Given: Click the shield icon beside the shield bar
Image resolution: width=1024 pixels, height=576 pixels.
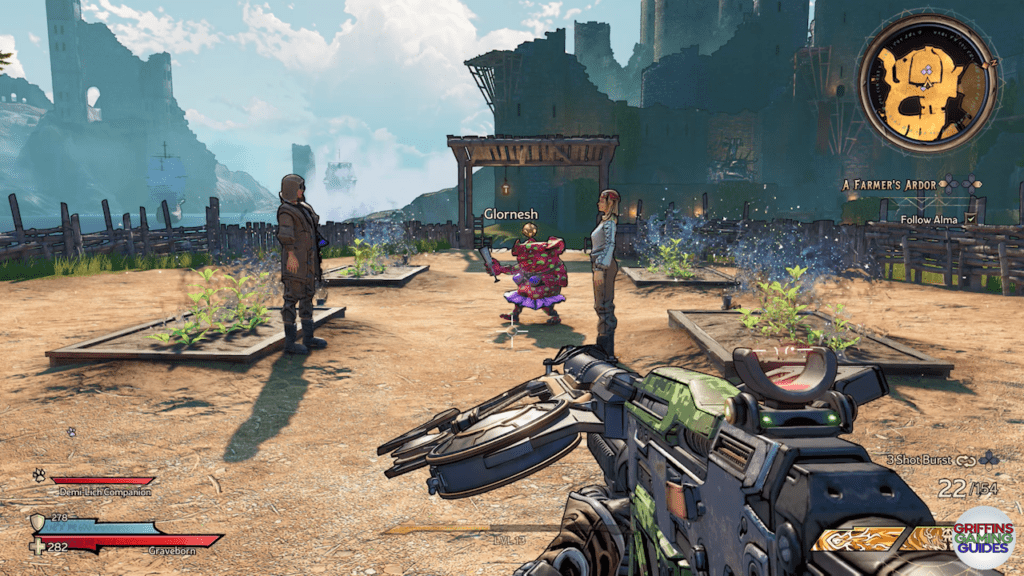Looking at the screenshot, I should pos(38,522).
